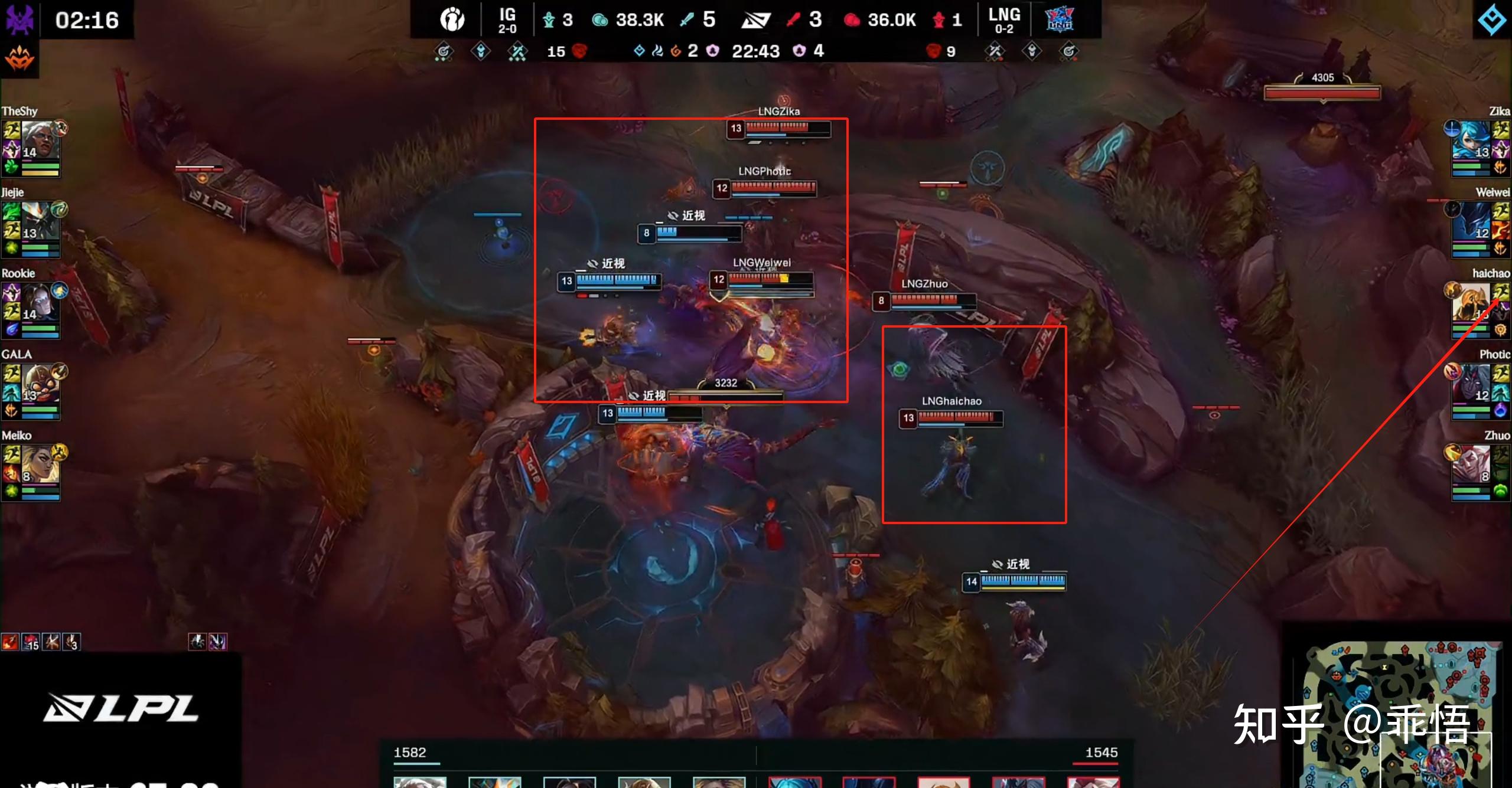This screenshot has width=1512, height=788.
Task: Click the match timer showing 02:16
Action: pyautogui.click(x=89, y=19)
